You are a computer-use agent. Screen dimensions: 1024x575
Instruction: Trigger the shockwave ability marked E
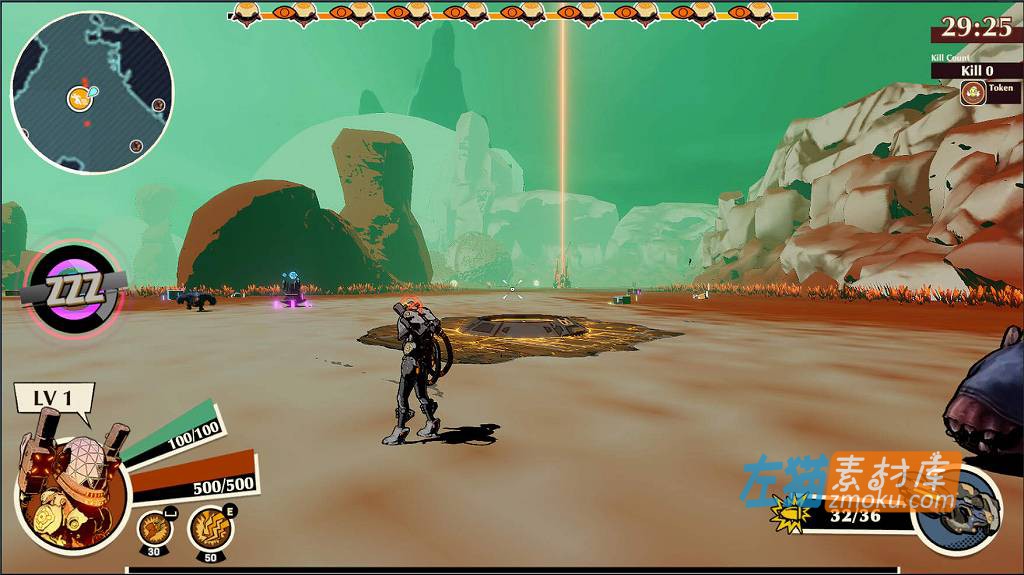(207, 524)
